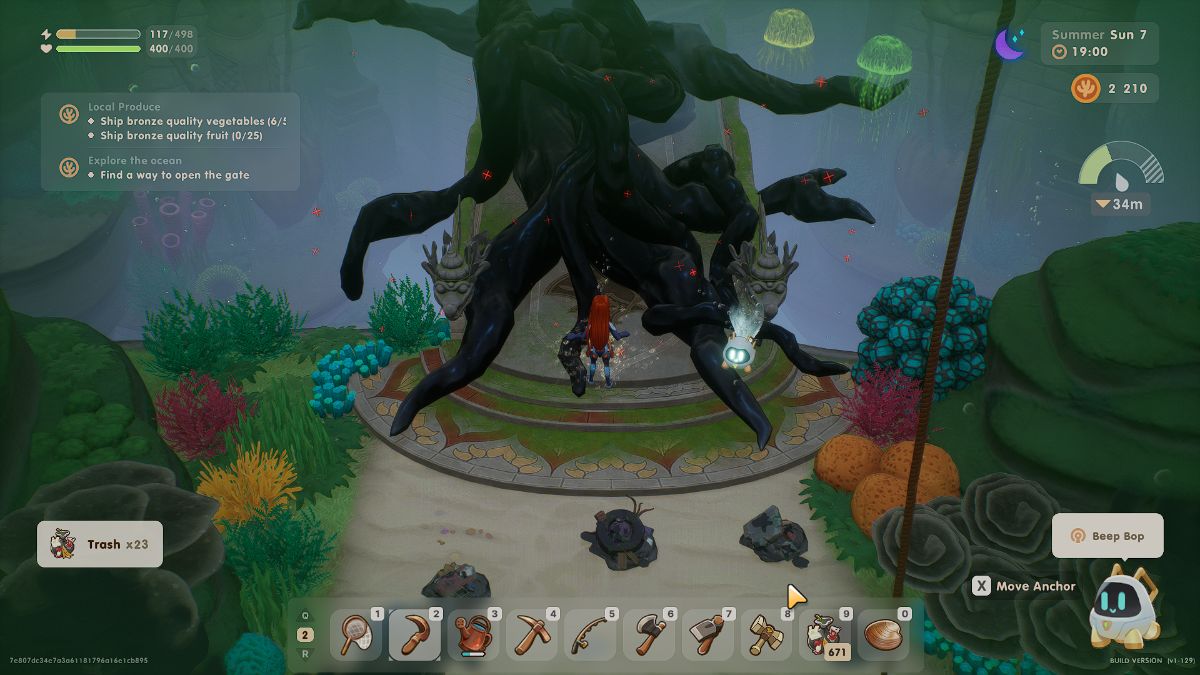Select the hoe in slot 7

pos(709,635)
